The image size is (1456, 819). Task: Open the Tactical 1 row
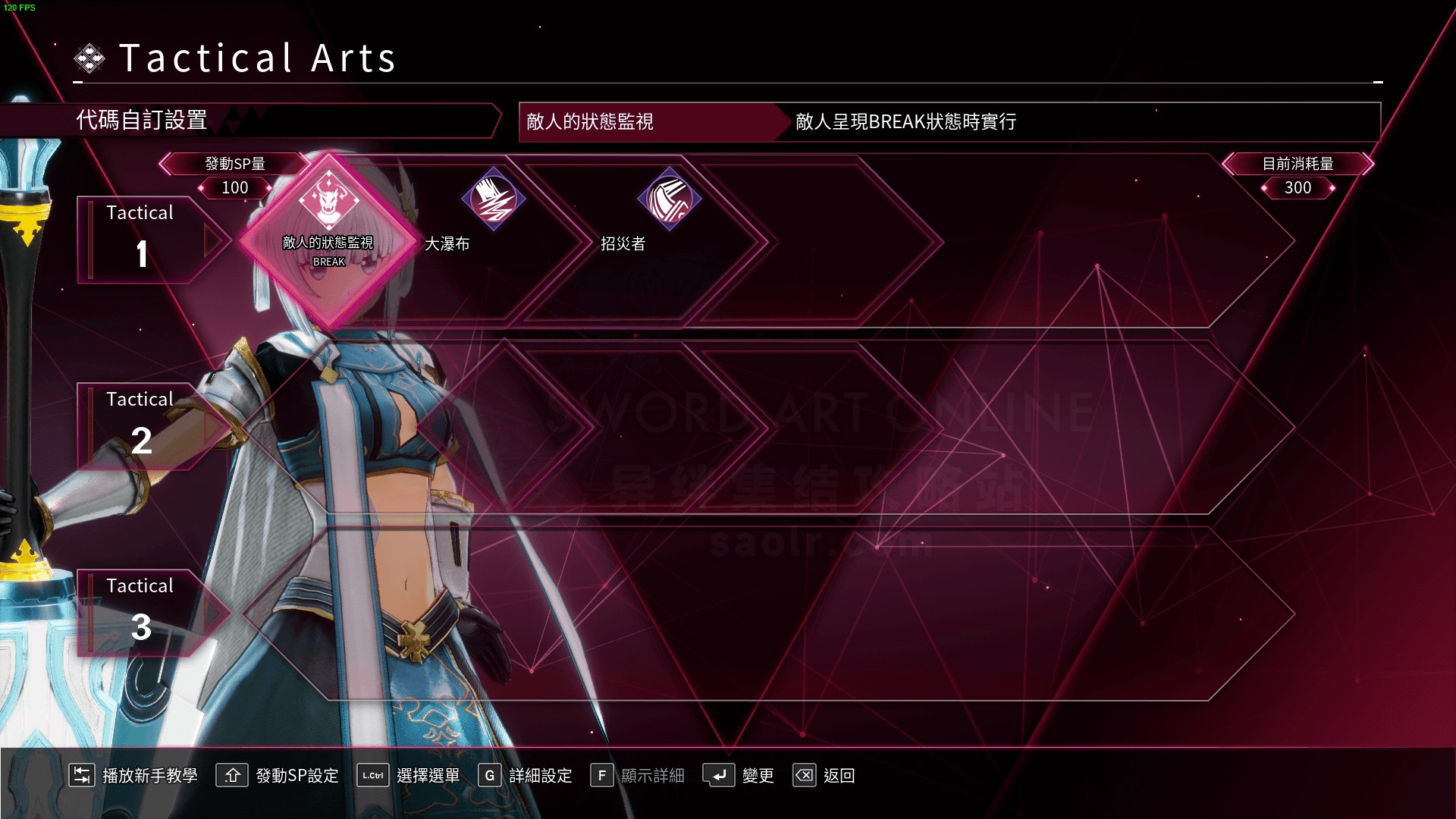(x=141, y=240)
